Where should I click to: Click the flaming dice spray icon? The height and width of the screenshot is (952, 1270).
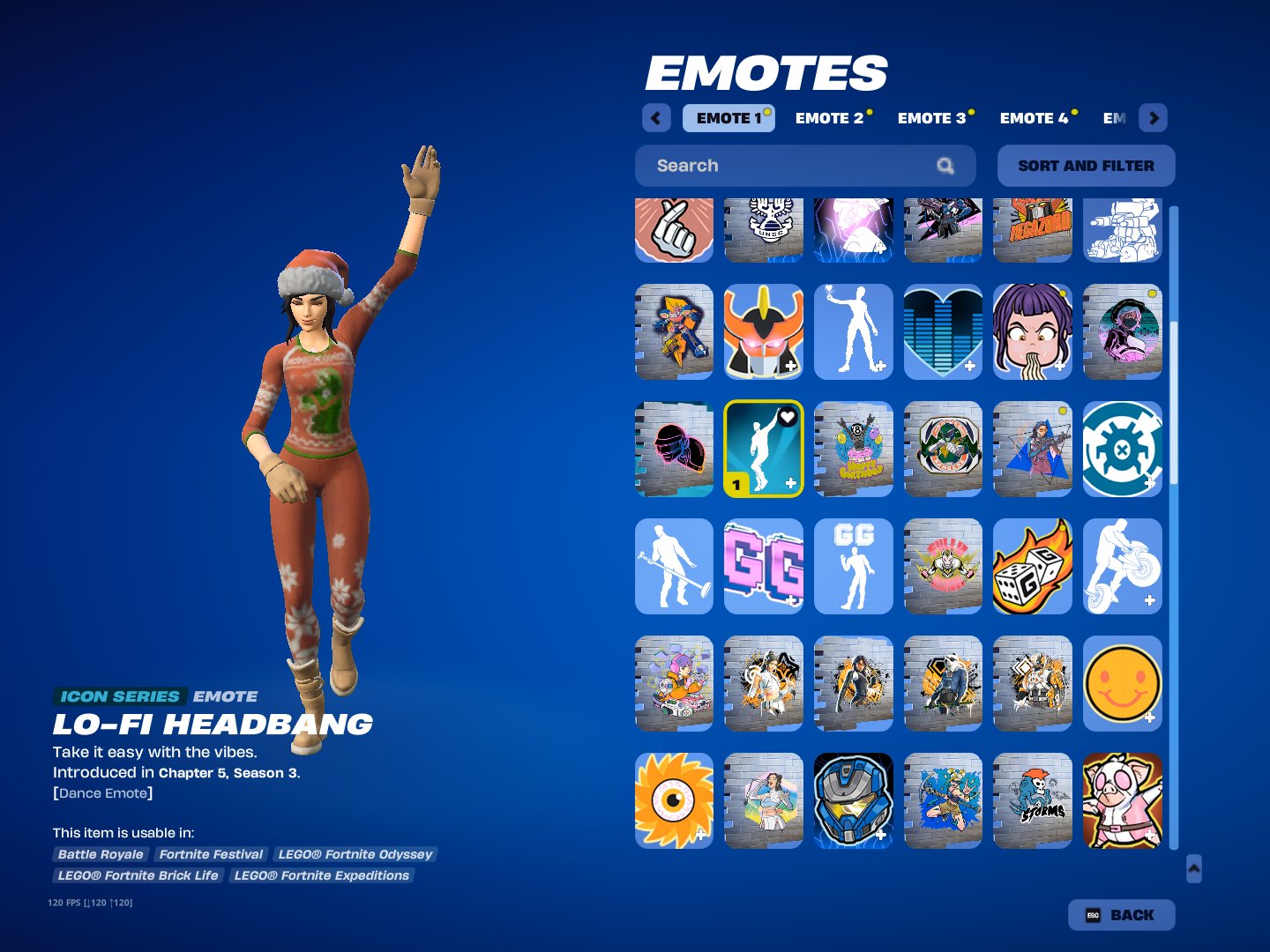(1033, 566)
